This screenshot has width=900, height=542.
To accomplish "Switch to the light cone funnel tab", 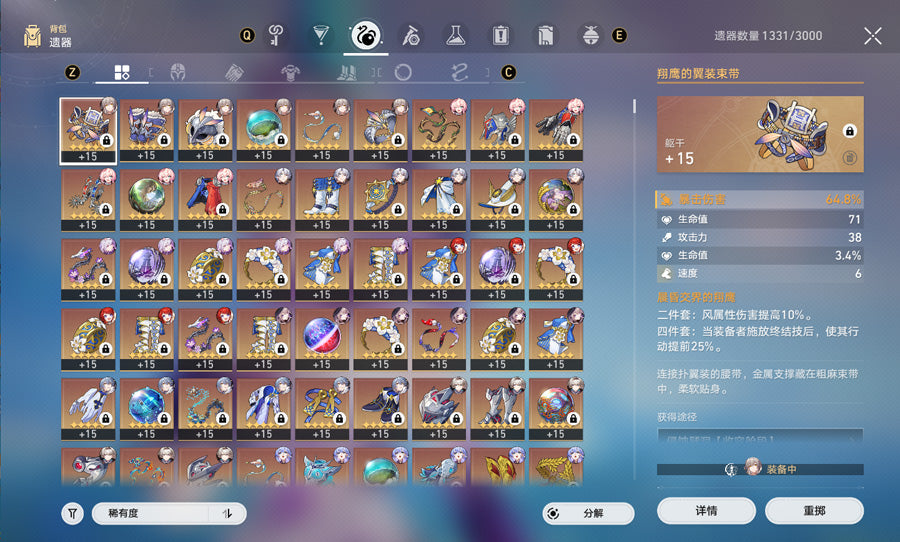I will tap(320, 36).
